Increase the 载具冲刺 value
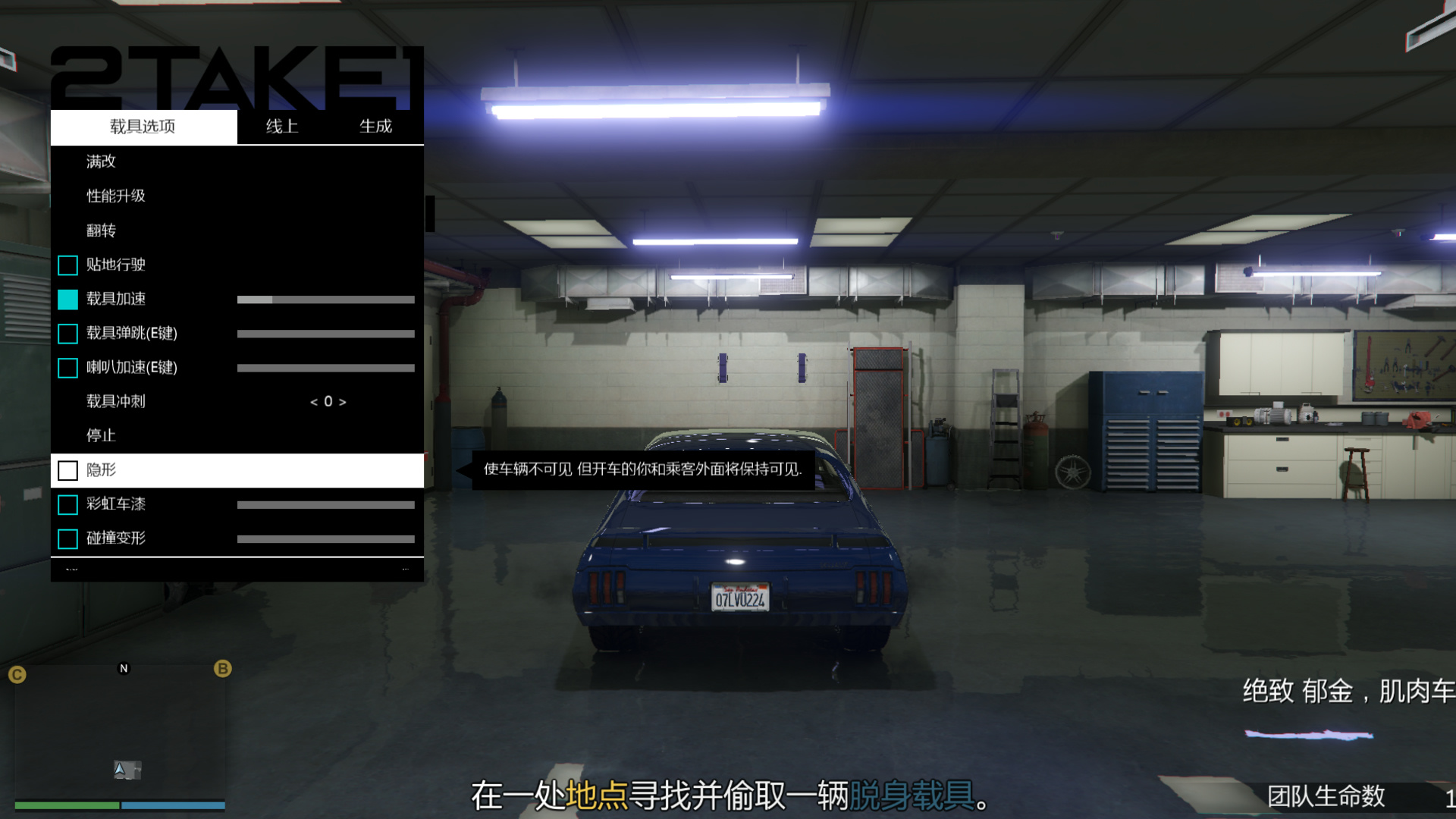1456x819 pixels. pos(341,402)
